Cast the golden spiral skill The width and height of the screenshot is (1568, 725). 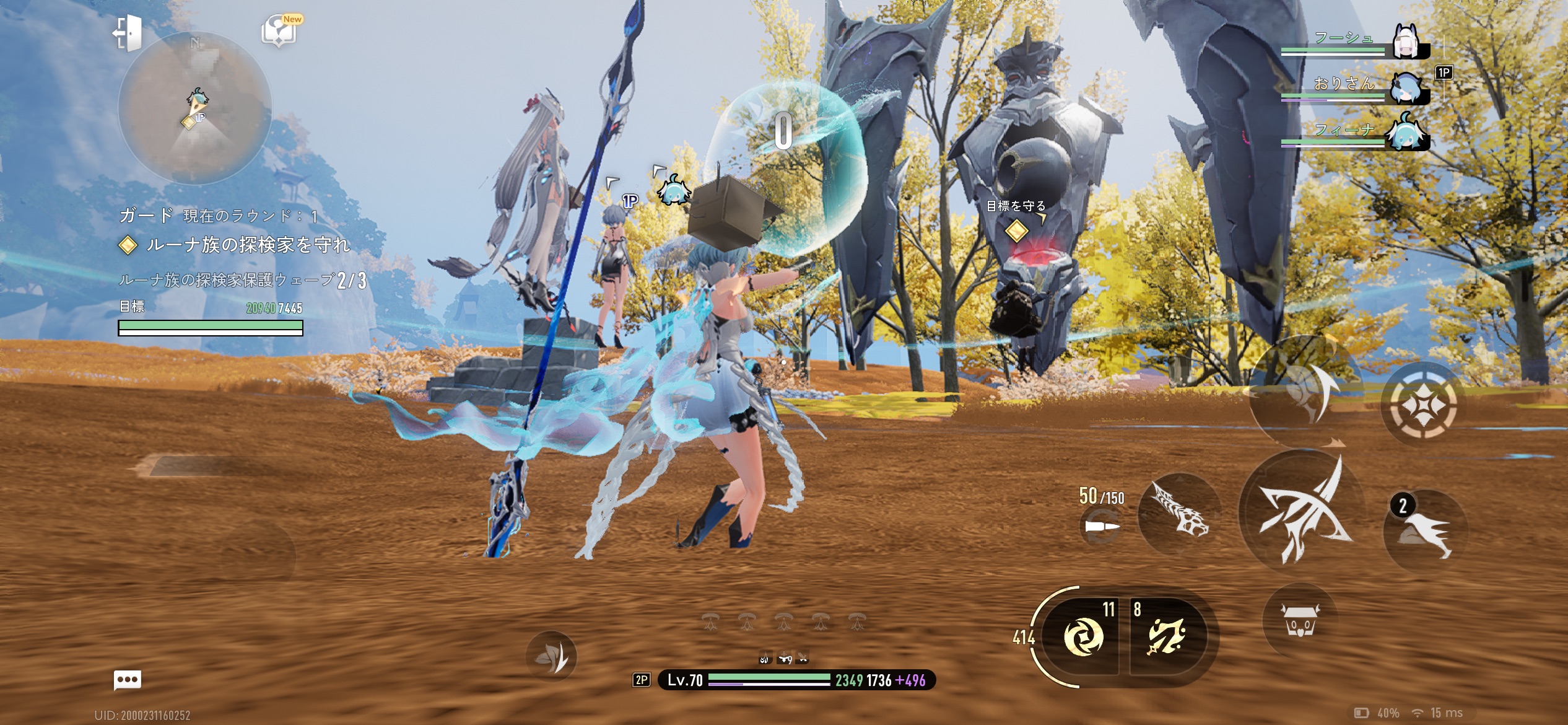1082,637
